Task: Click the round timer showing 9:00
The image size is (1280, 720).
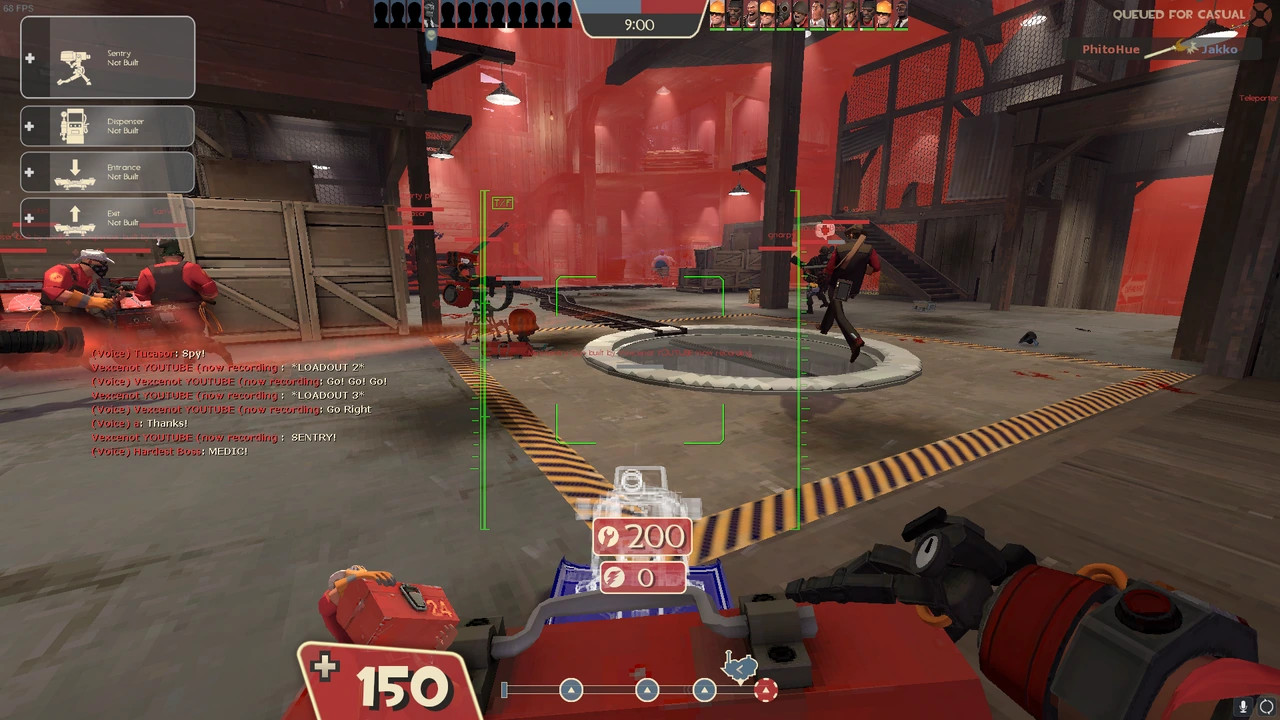Action: pyautogui.click(x=640, y=25)
